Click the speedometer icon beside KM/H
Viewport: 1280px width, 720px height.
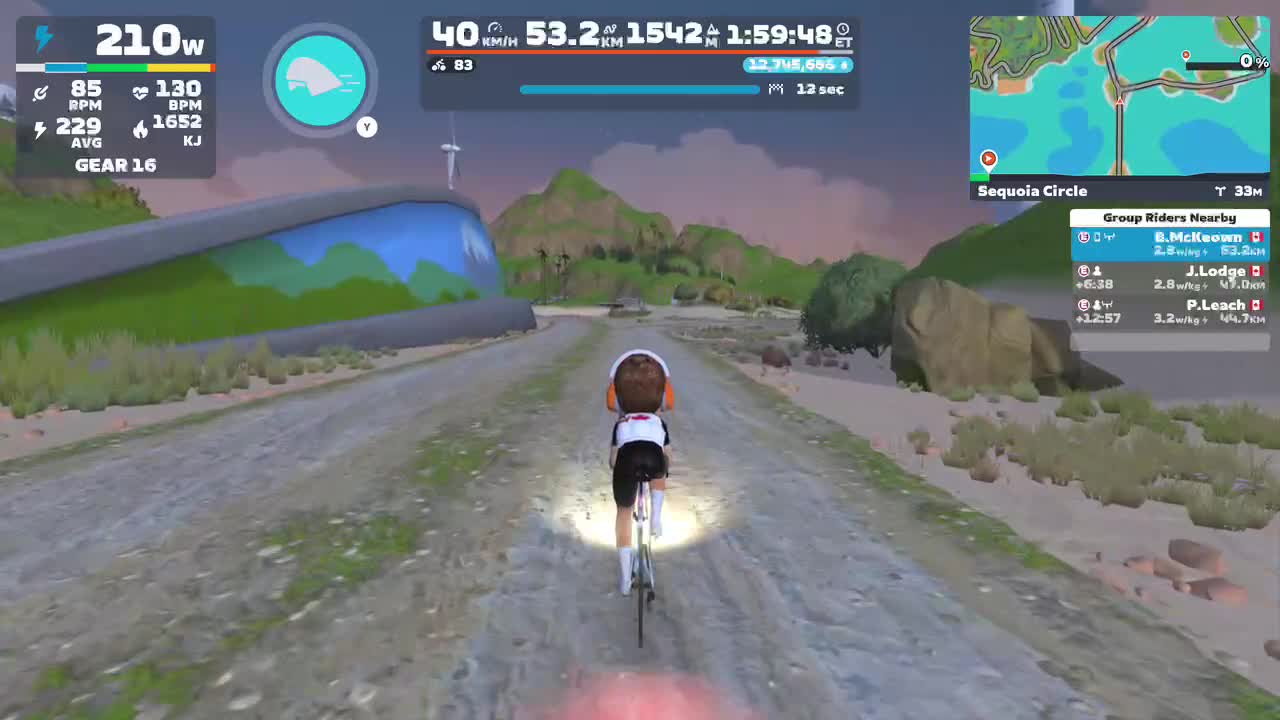pos(494,27)
